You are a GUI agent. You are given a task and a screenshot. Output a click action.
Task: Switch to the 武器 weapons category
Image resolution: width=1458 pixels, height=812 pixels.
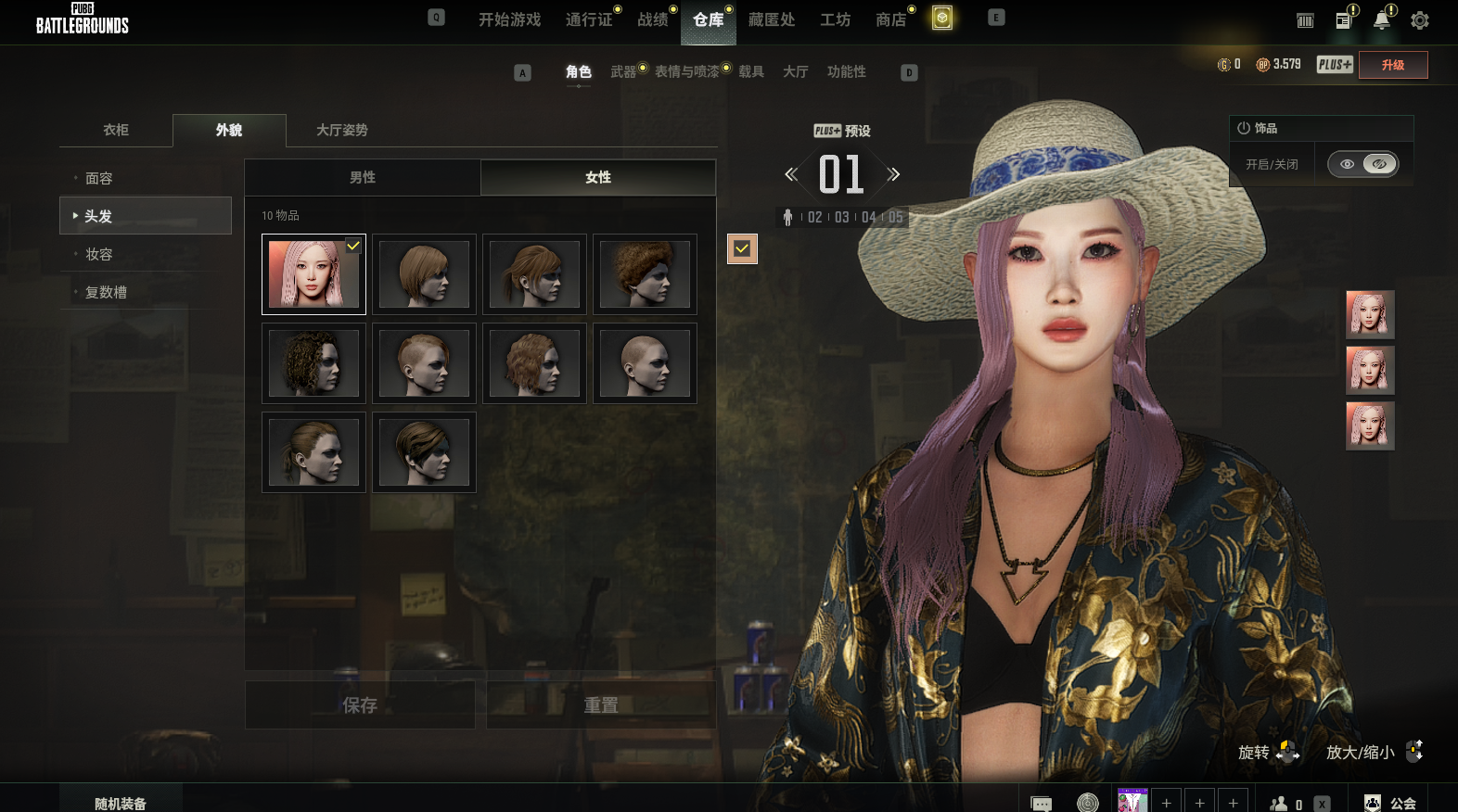[623, 71]
